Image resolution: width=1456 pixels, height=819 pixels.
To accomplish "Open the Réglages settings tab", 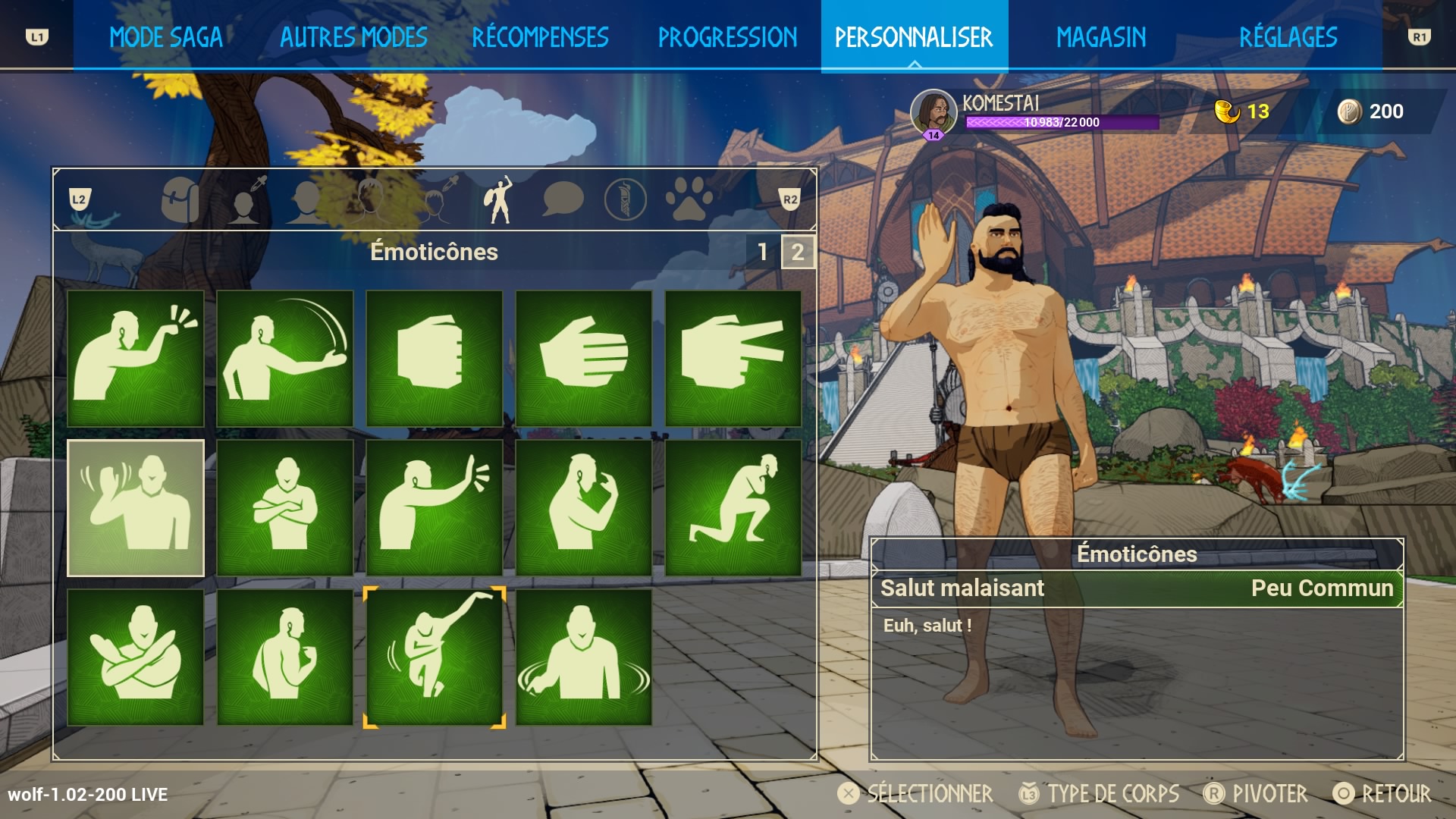I will coord(1288,36).
